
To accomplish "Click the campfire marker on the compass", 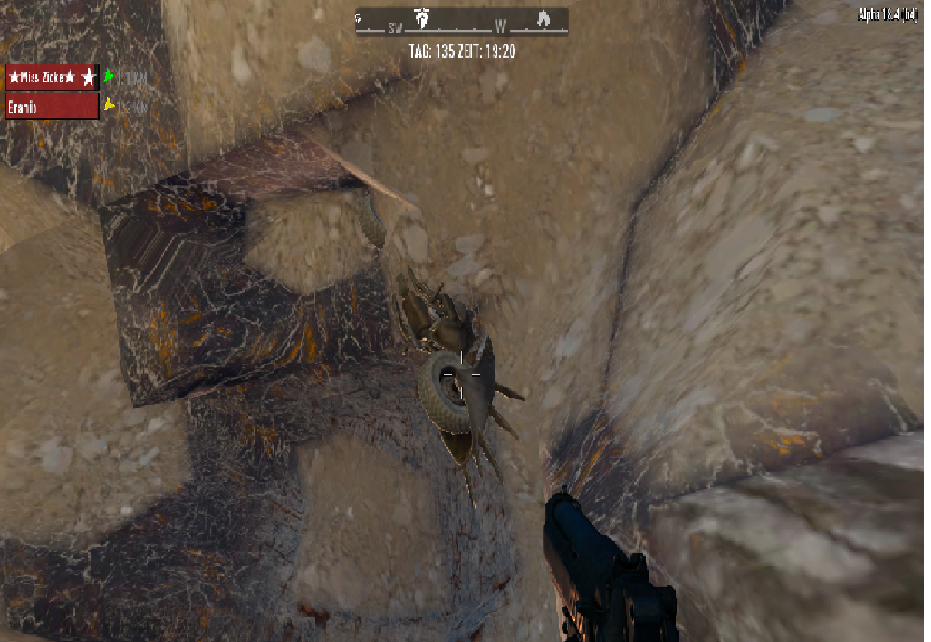I will point(543,19).
